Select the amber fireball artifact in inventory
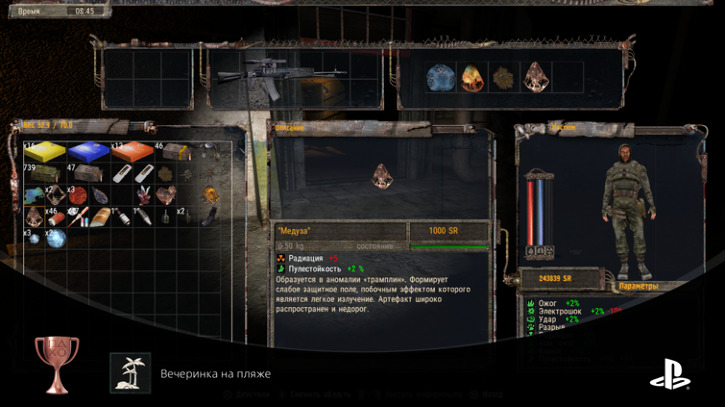Screen dimensions: 725x407 coord(210,194)
